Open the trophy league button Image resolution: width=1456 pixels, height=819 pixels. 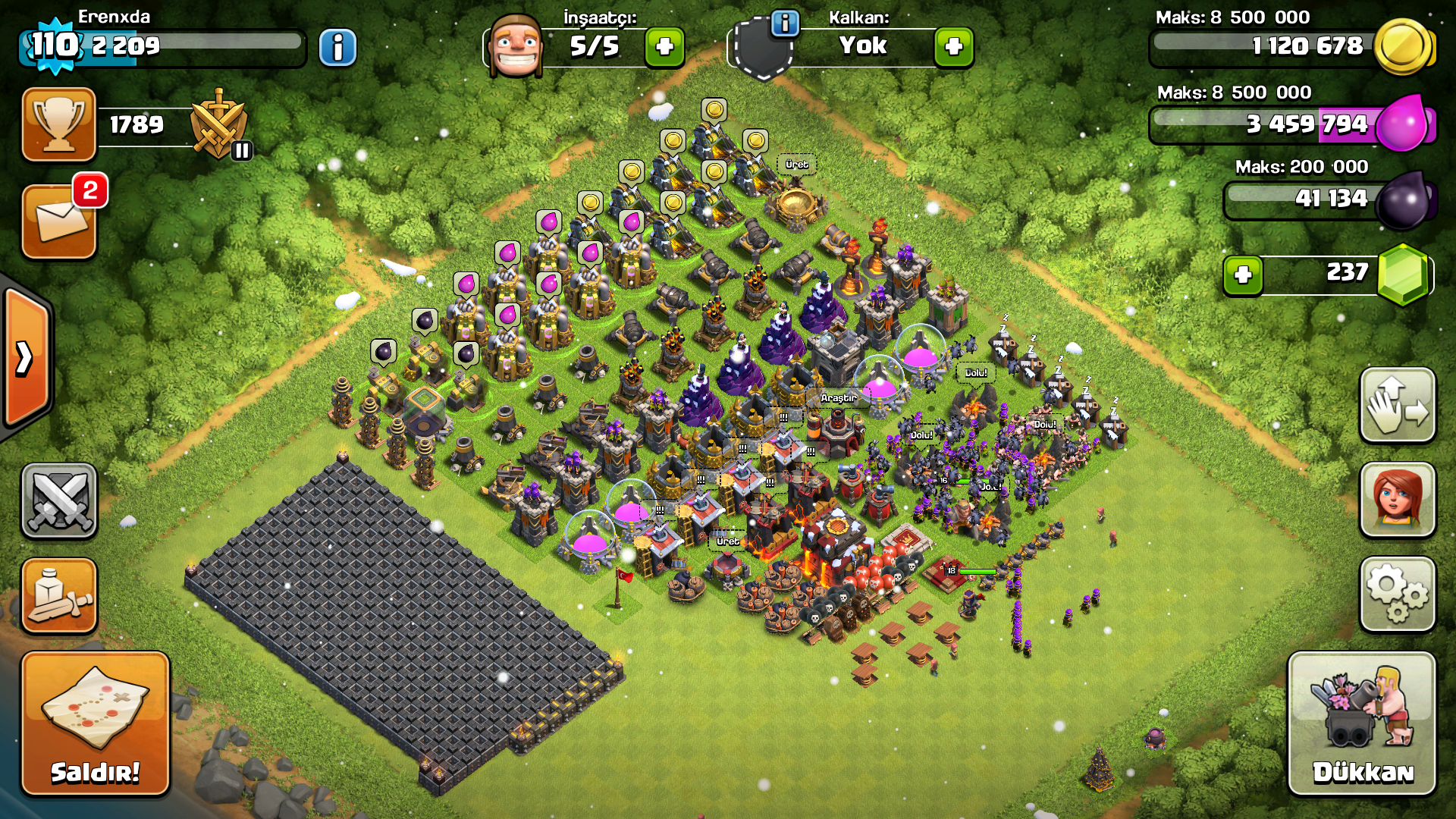(59, 124)
